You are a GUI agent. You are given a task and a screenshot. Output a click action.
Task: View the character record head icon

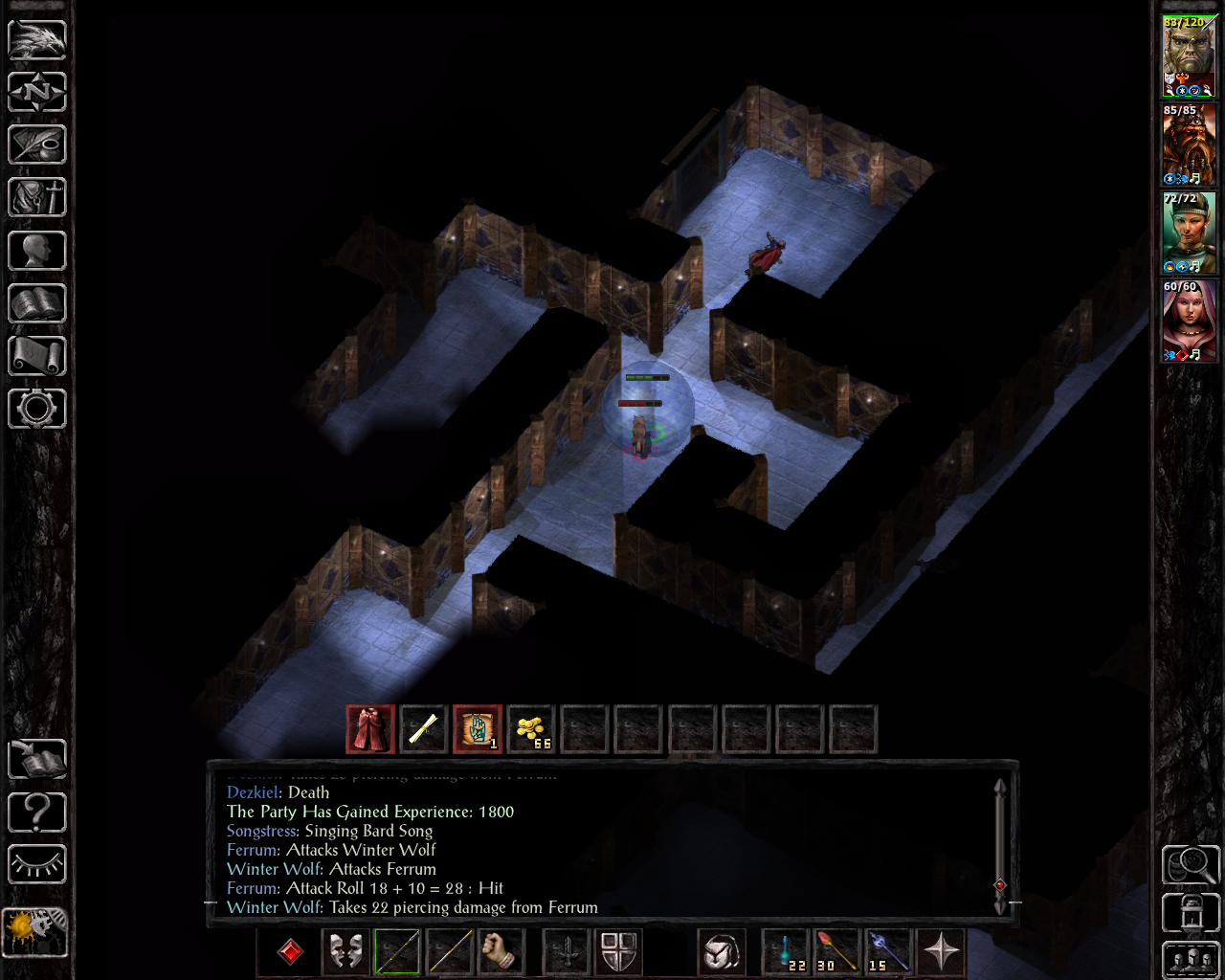pyautogui.click(x=36, y=251)
